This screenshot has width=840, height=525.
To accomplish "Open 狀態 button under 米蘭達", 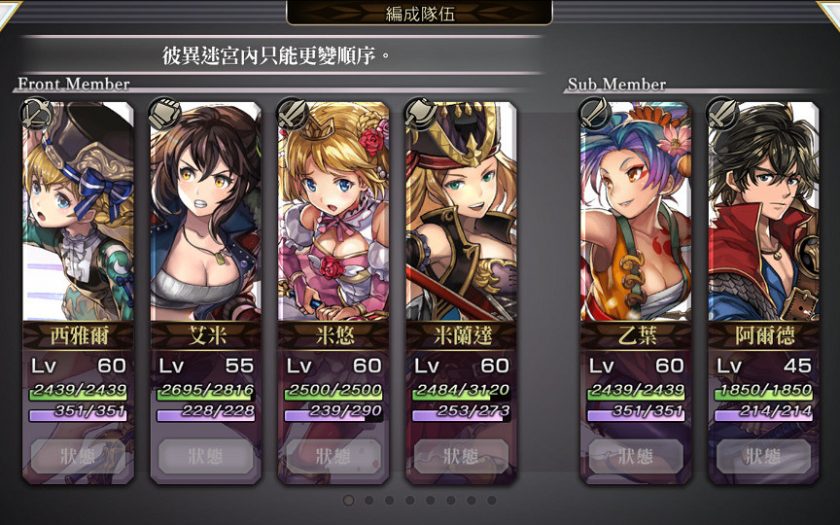I will (x=461, y=457).
